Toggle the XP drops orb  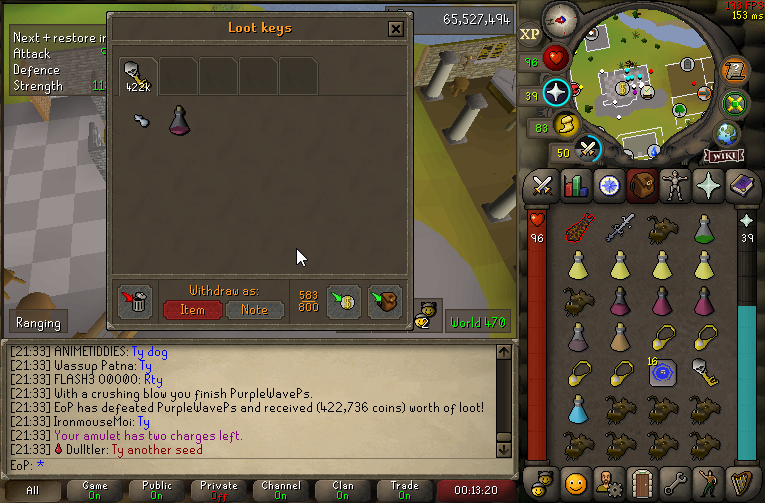530,34
